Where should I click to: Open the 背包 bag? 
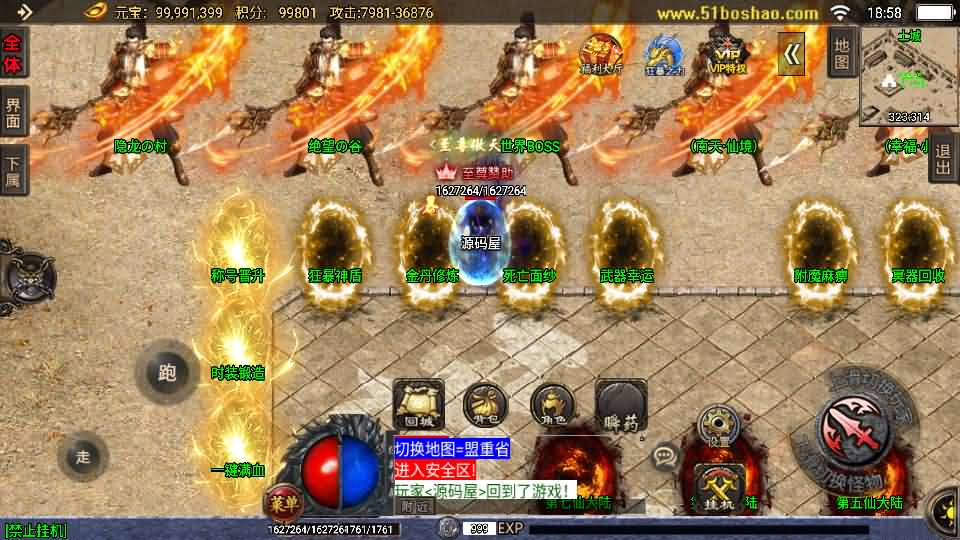(x=485, y=402)
